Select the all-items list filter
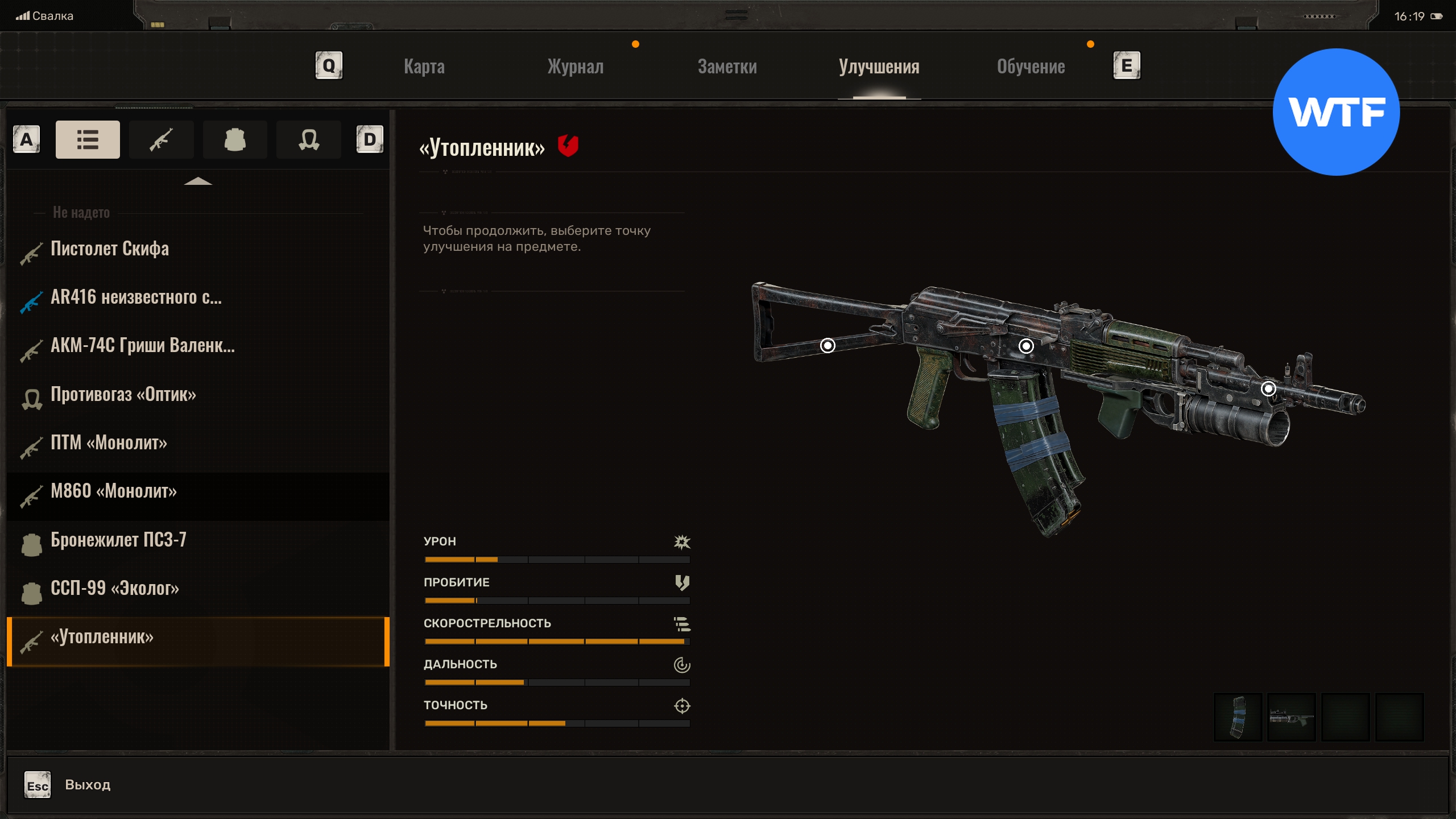Screen dimensions: 1456x819 pos(88,139)
